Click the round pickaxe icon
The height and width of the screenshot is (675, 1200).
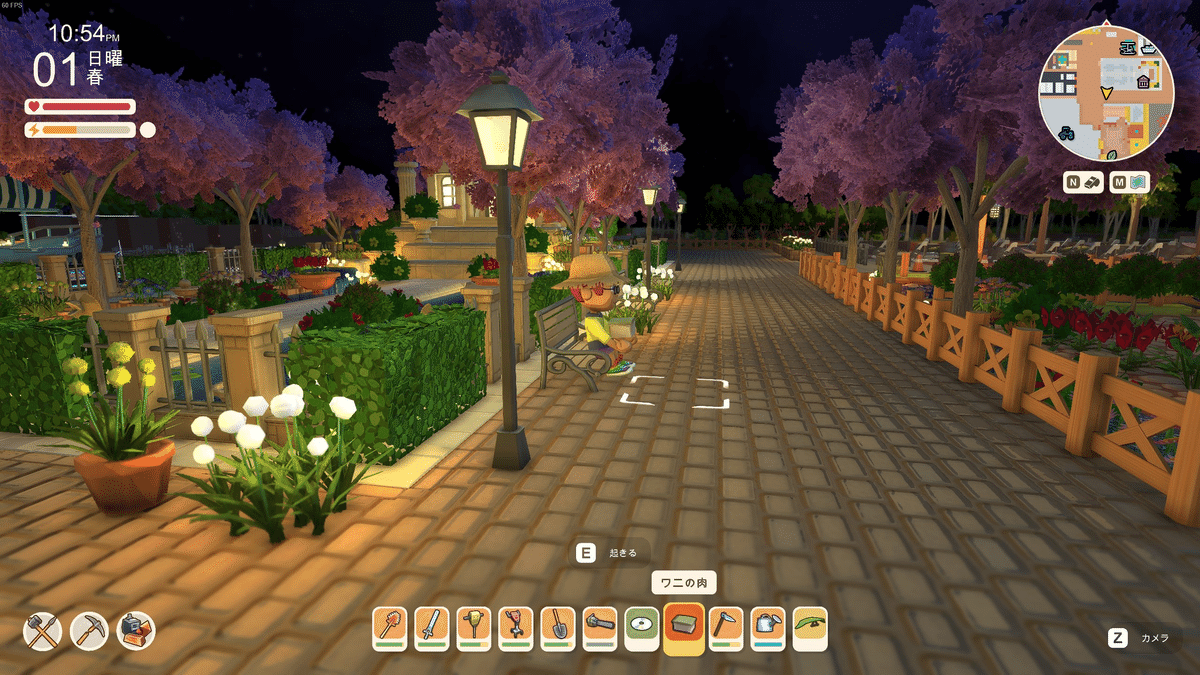pyautogui.click(x=90, y=631)
